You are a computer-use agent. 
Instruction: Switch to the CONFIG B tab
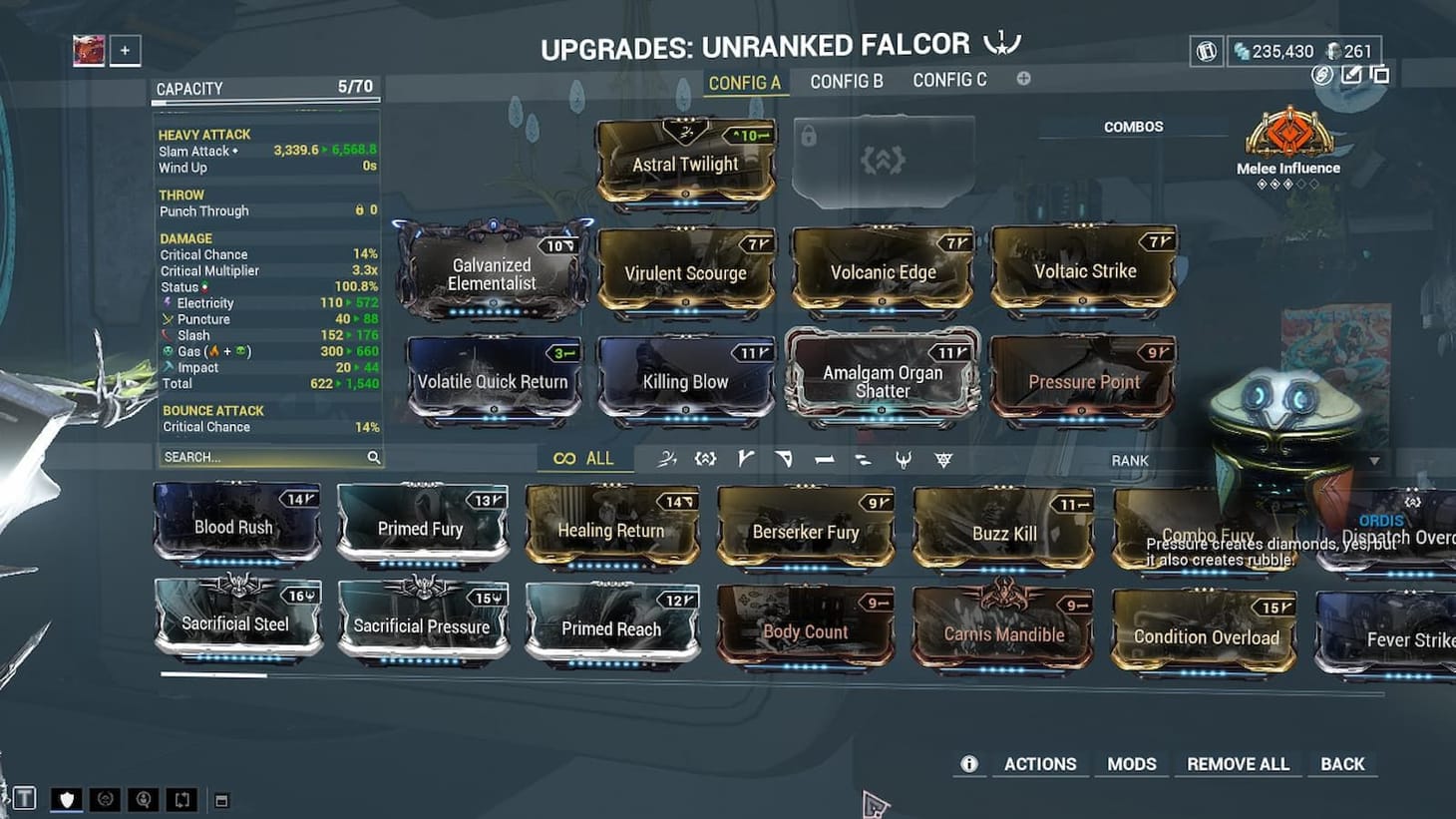pyautogui.click(x=847, y=80)
